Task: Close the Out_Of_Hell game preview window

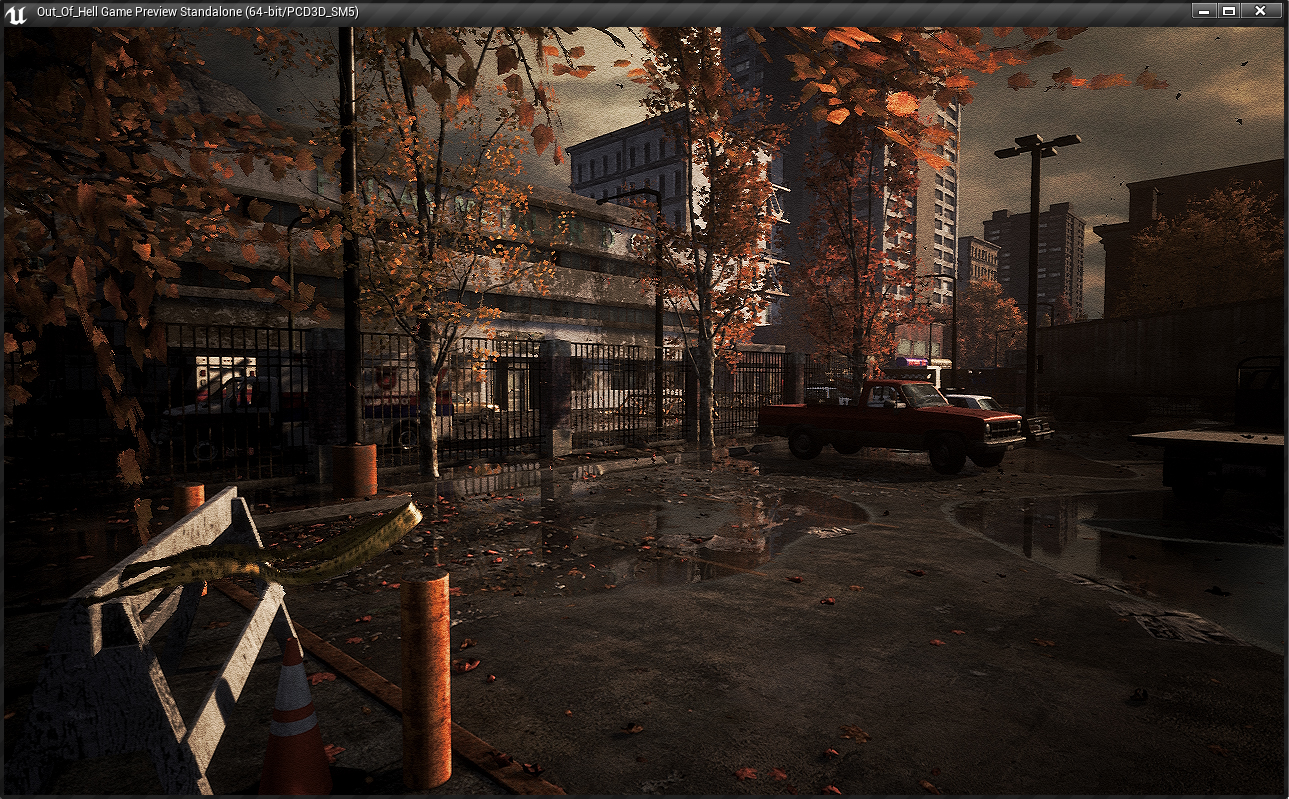Action: 1260,11
